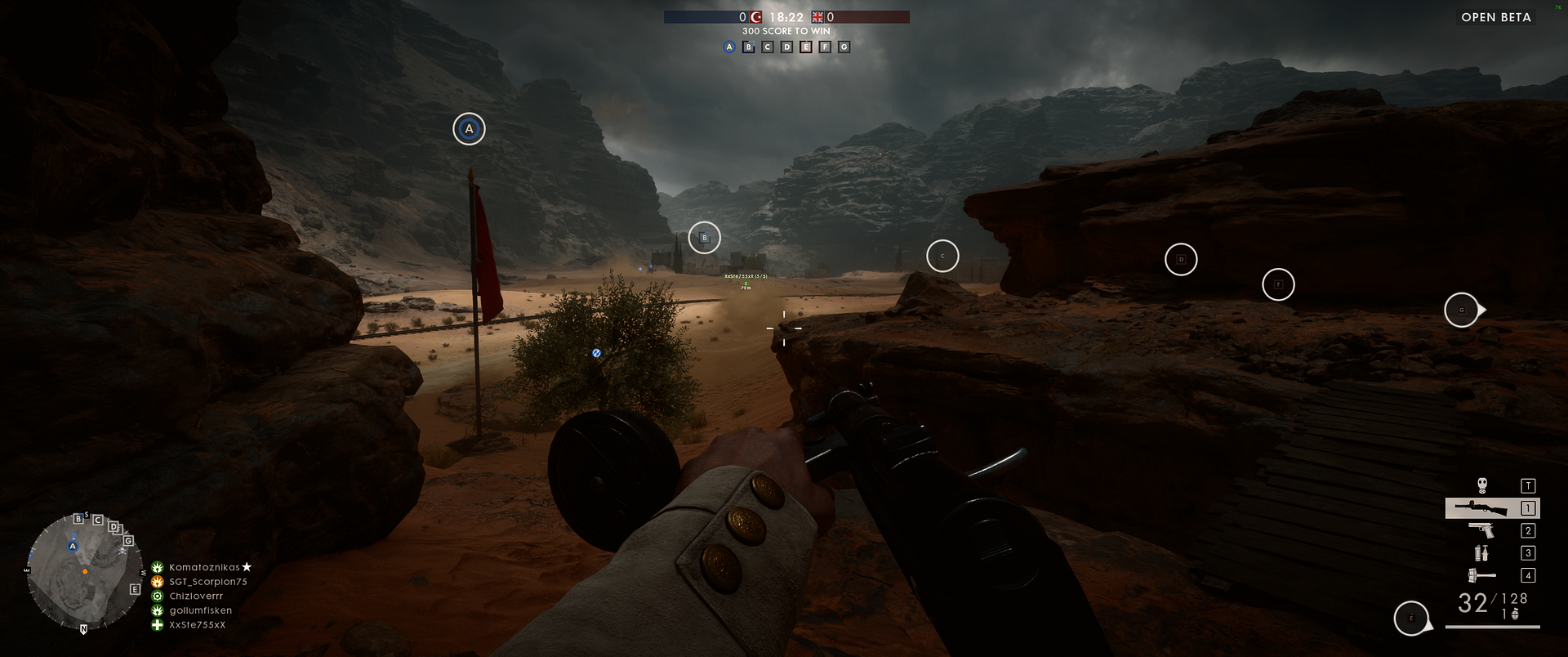Pick SGT_Scorpion75 from the squad list

[207, 582]
